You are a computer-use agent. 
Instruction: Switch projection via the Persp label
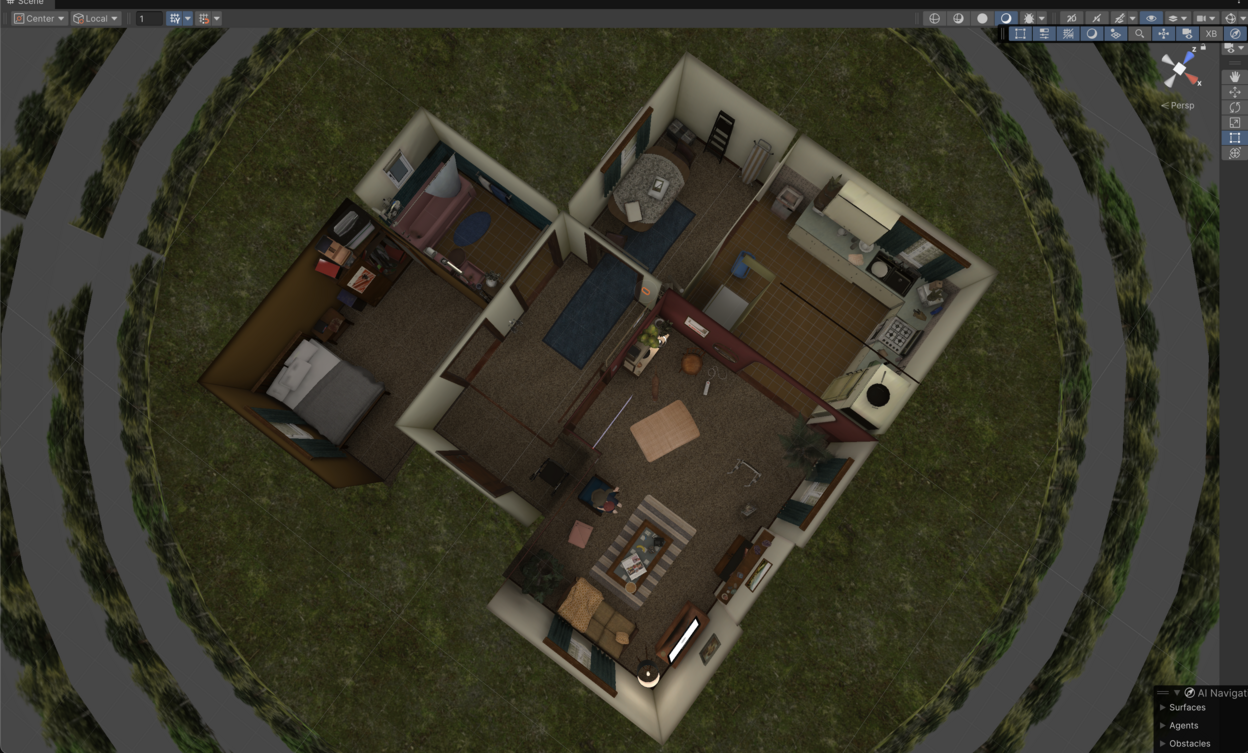pyautogui.click(x=1180, y=105)
